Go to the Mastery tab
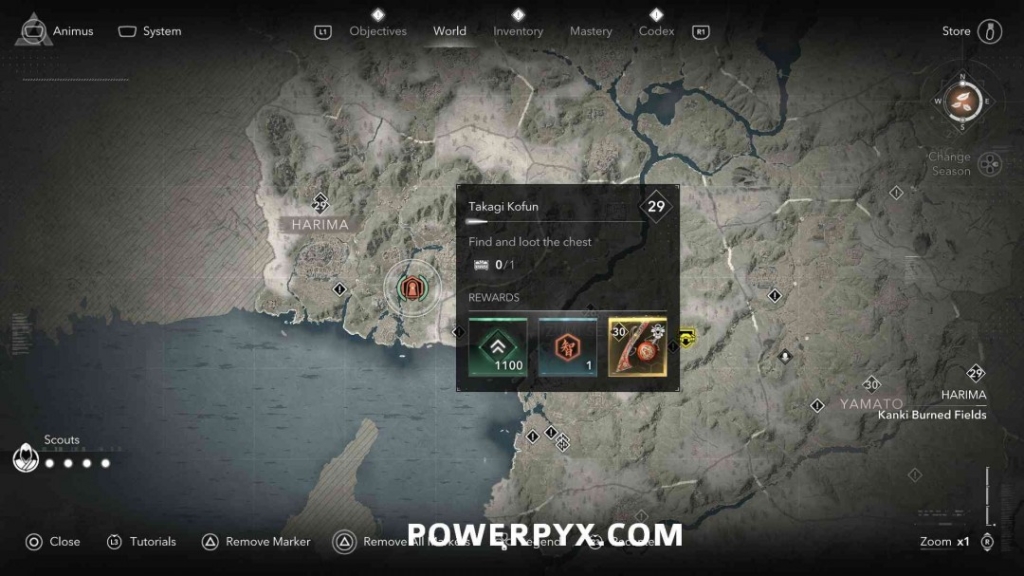1024x576 pixels. click(x=590, y=31)
